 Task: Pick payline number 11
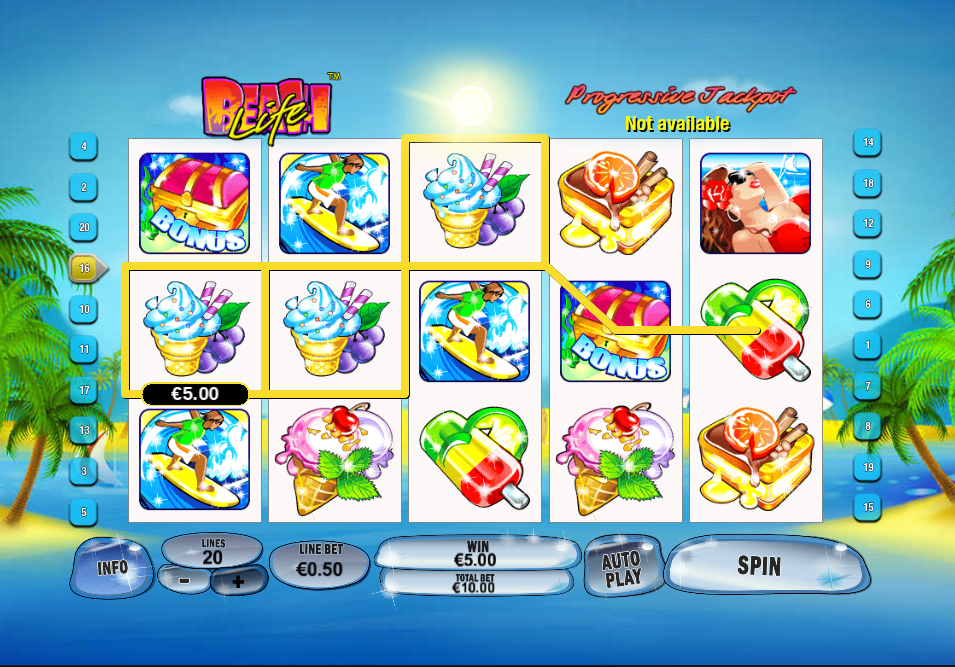(x=83, y=350)
